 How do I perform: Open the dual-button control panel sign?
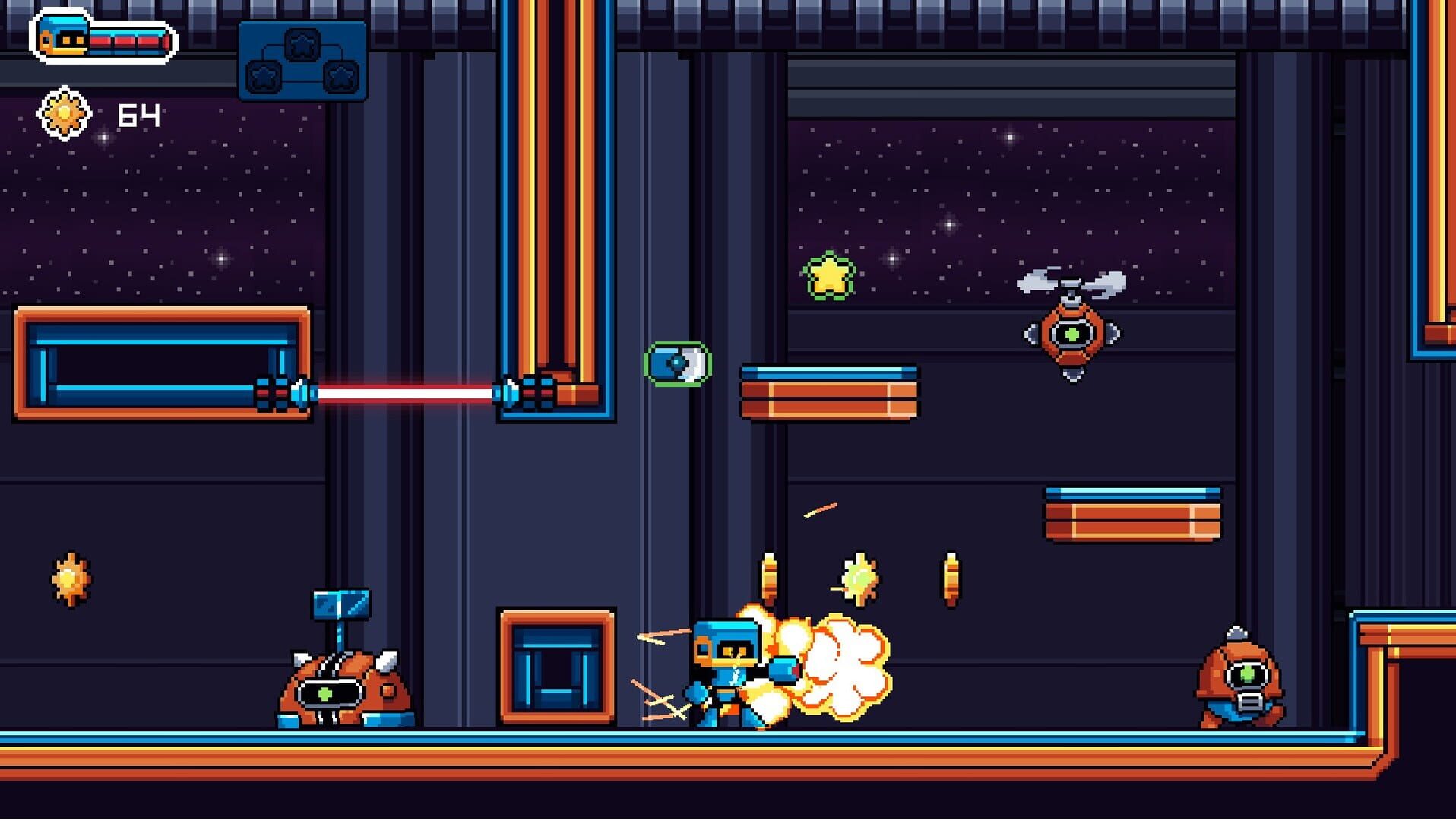pos(302,61)
